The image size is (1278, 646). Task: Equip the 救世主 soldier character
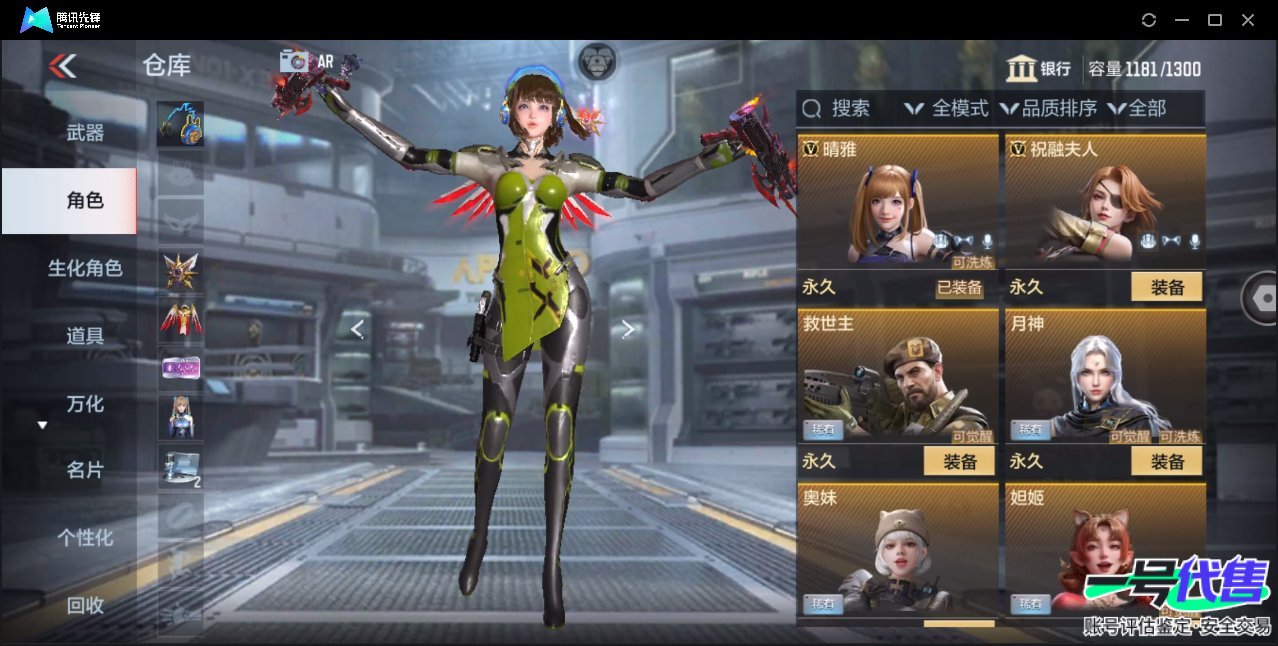[x=958, y=461]
